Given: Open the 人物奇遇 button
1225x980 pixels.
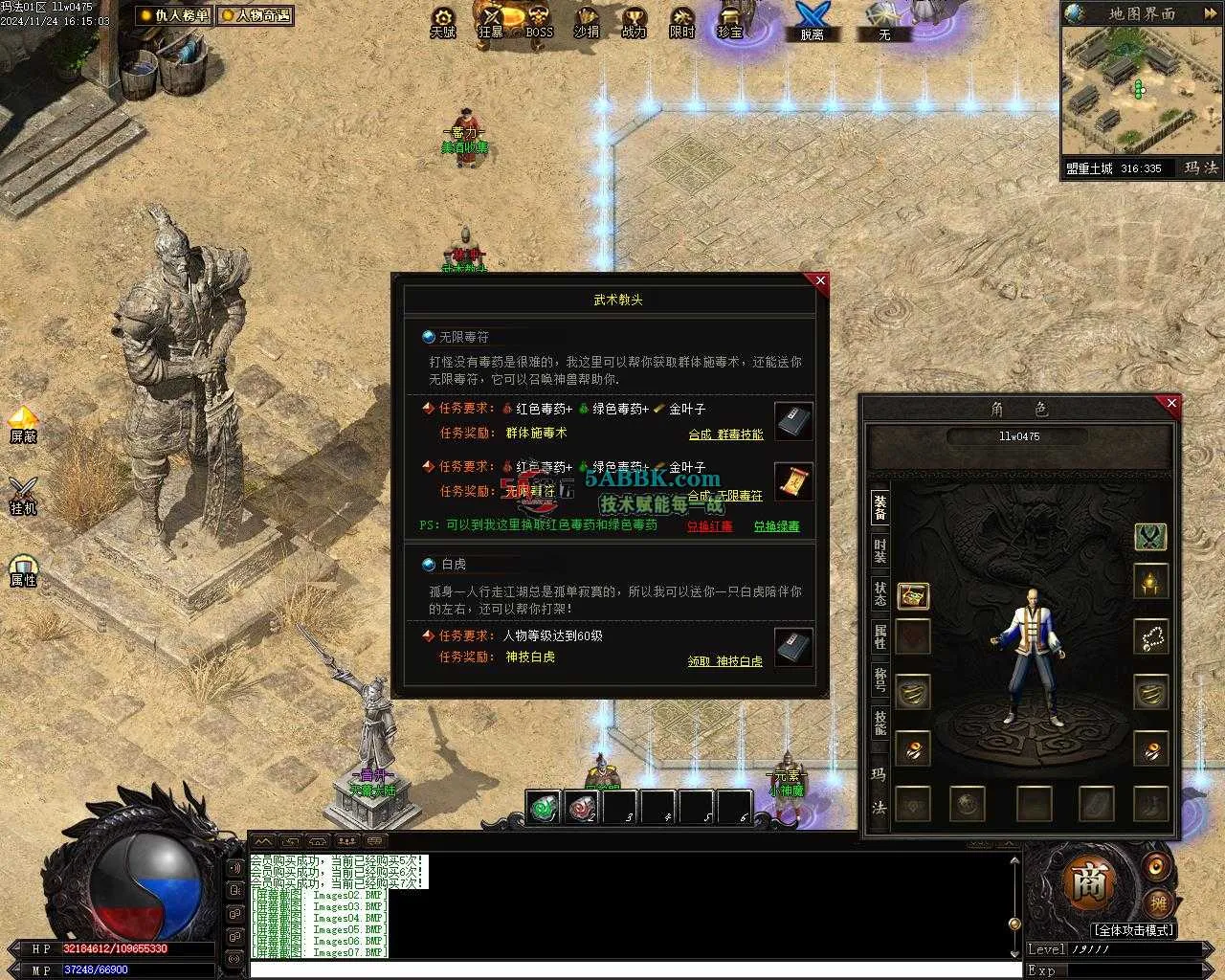Looking at the screenshot, I should click(x=256, y=15).
